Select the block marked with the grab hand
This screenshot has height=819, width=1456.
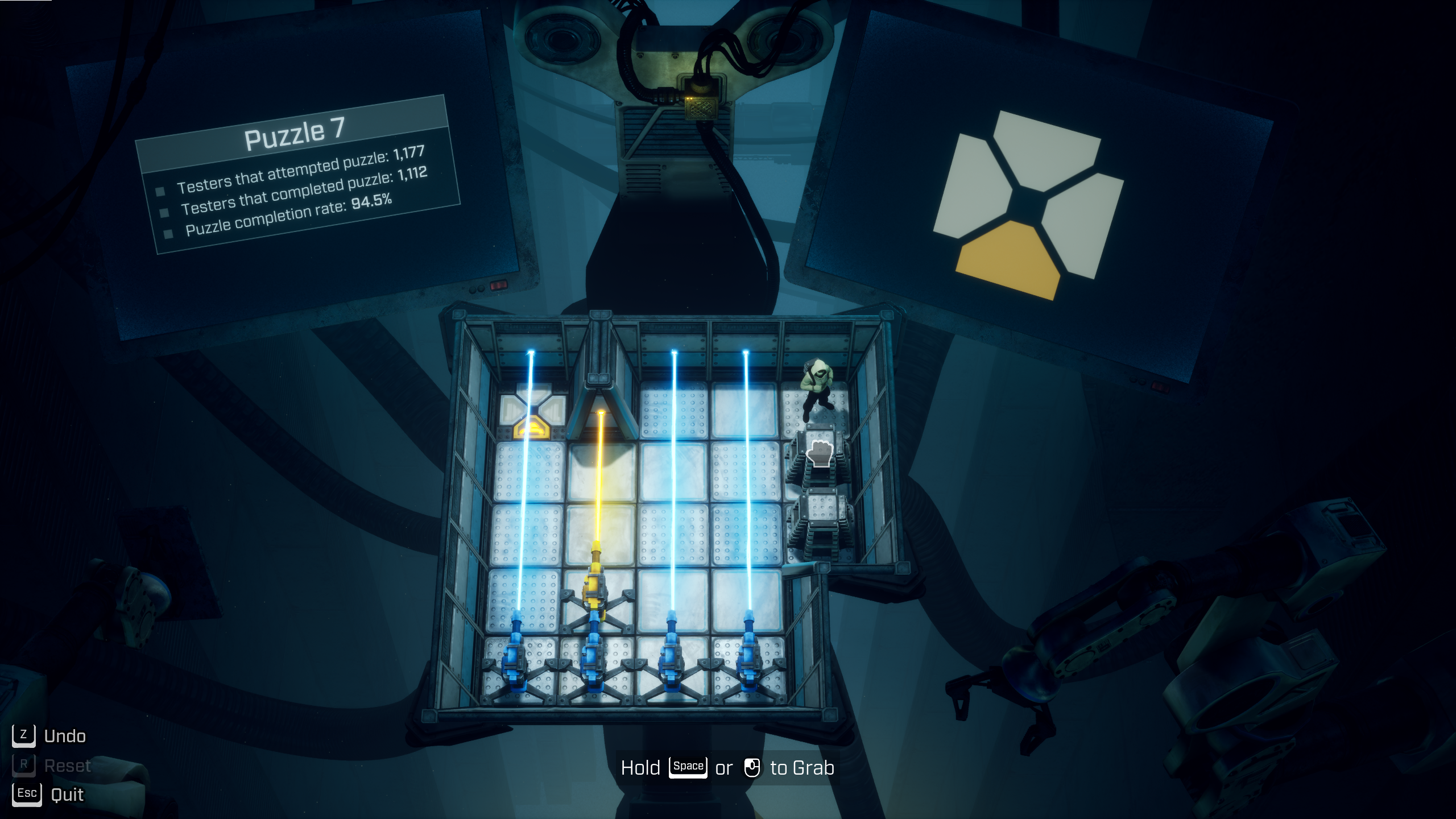point(820,454)
